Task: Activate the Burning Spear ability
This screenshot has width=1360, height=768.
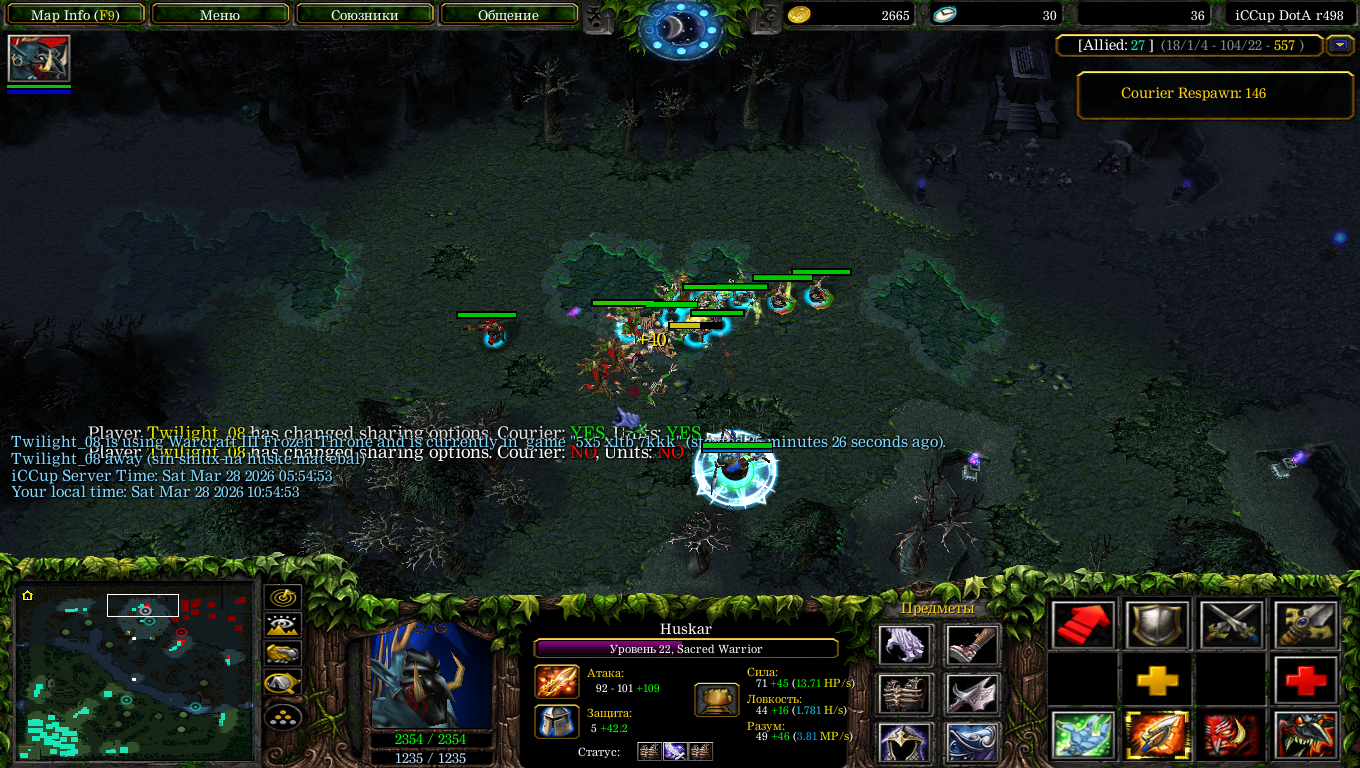Action: coord(1157,736)
